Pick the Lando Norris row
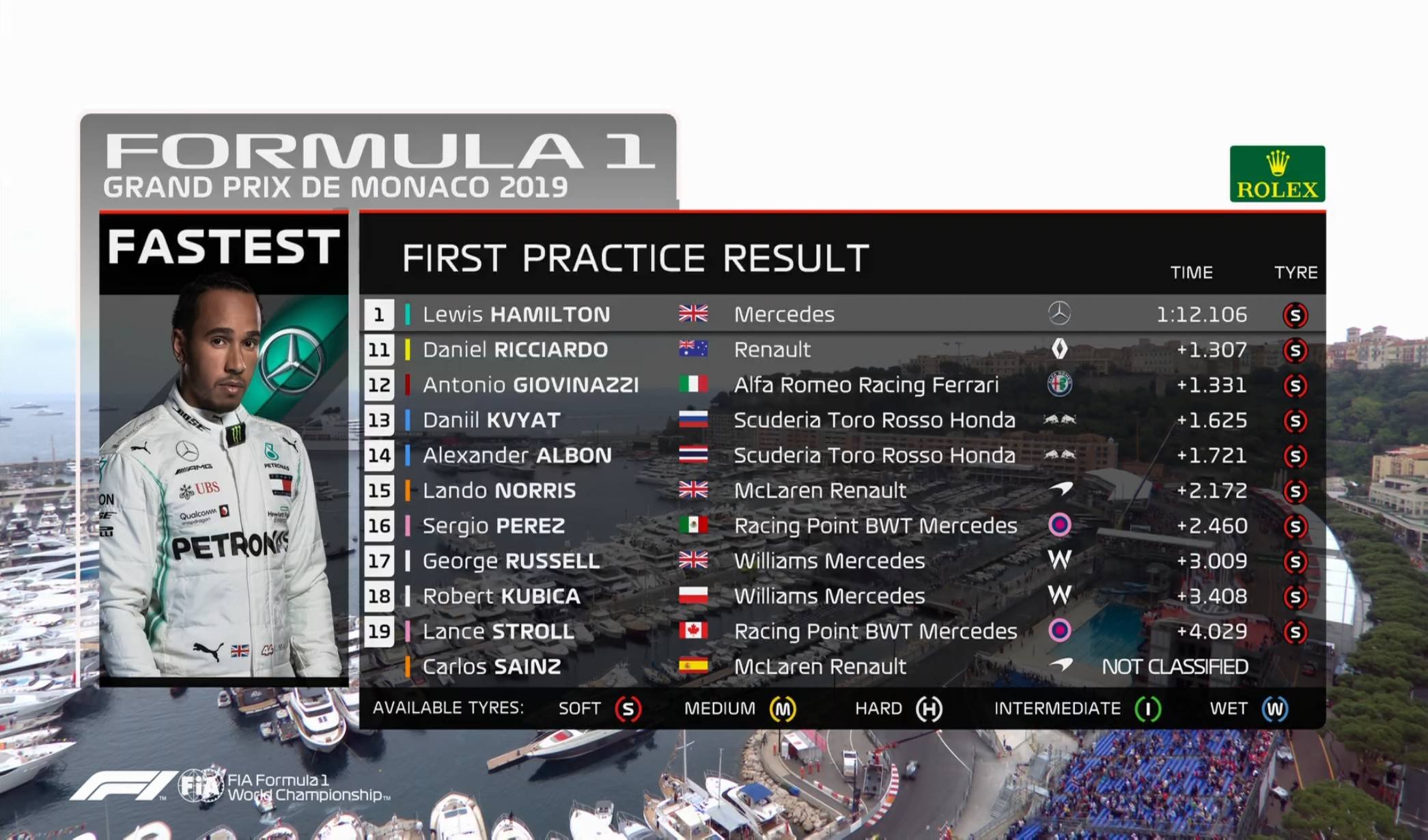 pos(841,490)
